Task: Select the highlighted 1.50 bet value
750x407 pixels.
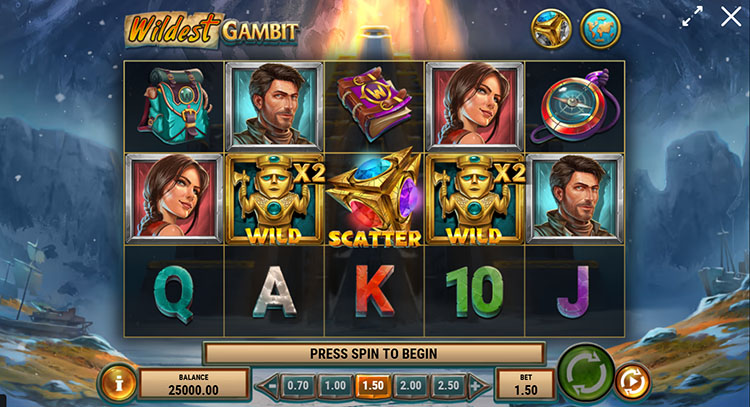Action: (x=374, y=385)
